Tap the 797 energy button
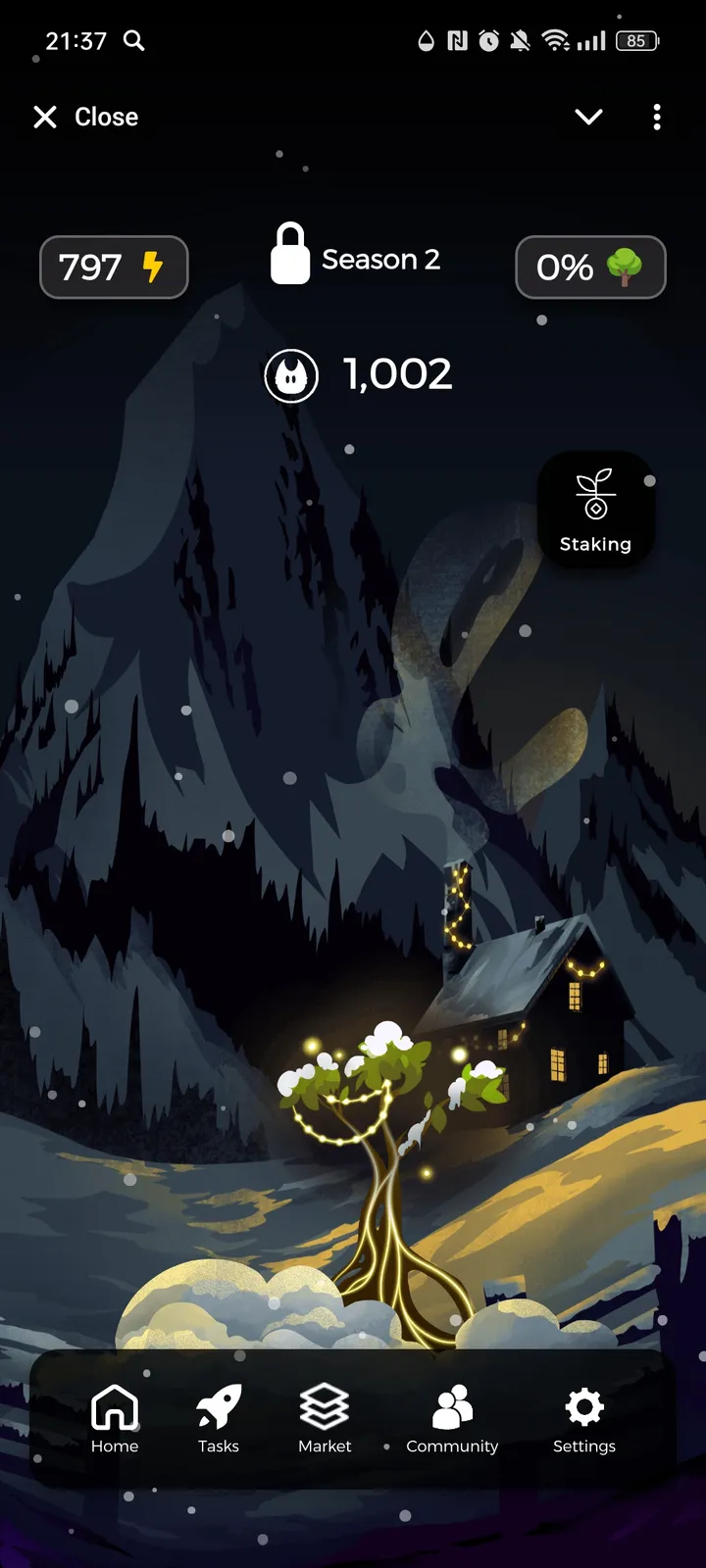 (114, 267)
